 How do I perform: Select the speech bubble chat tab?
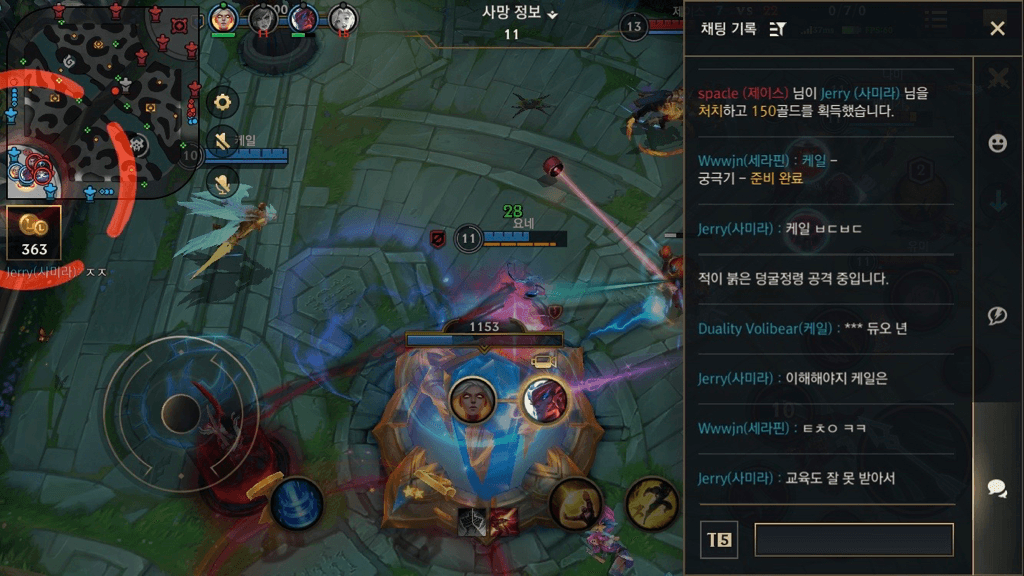pyautogui.click(x=997, y=488)
